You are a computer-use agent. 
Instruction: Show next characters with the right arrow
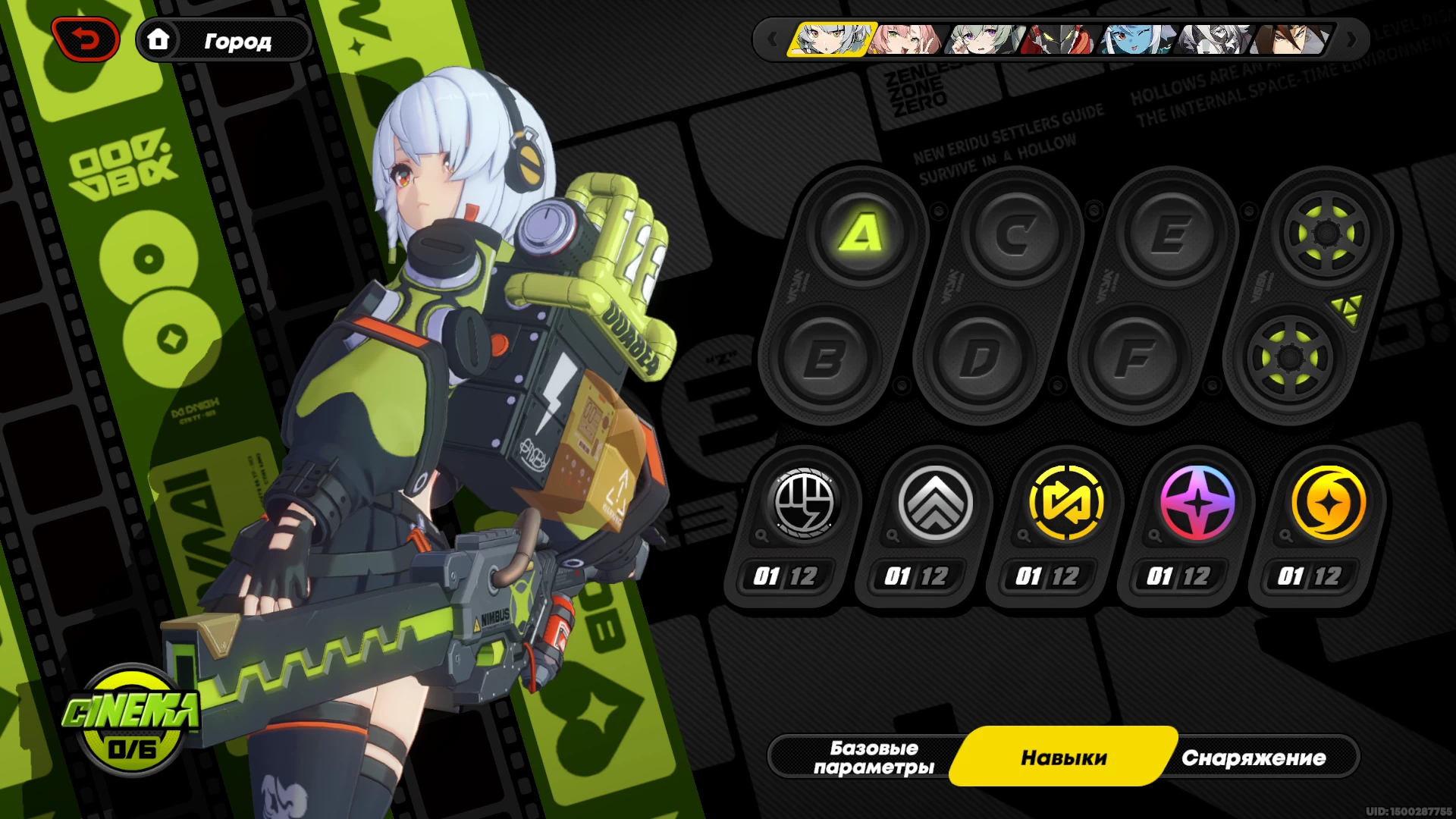click(1351, 39)
